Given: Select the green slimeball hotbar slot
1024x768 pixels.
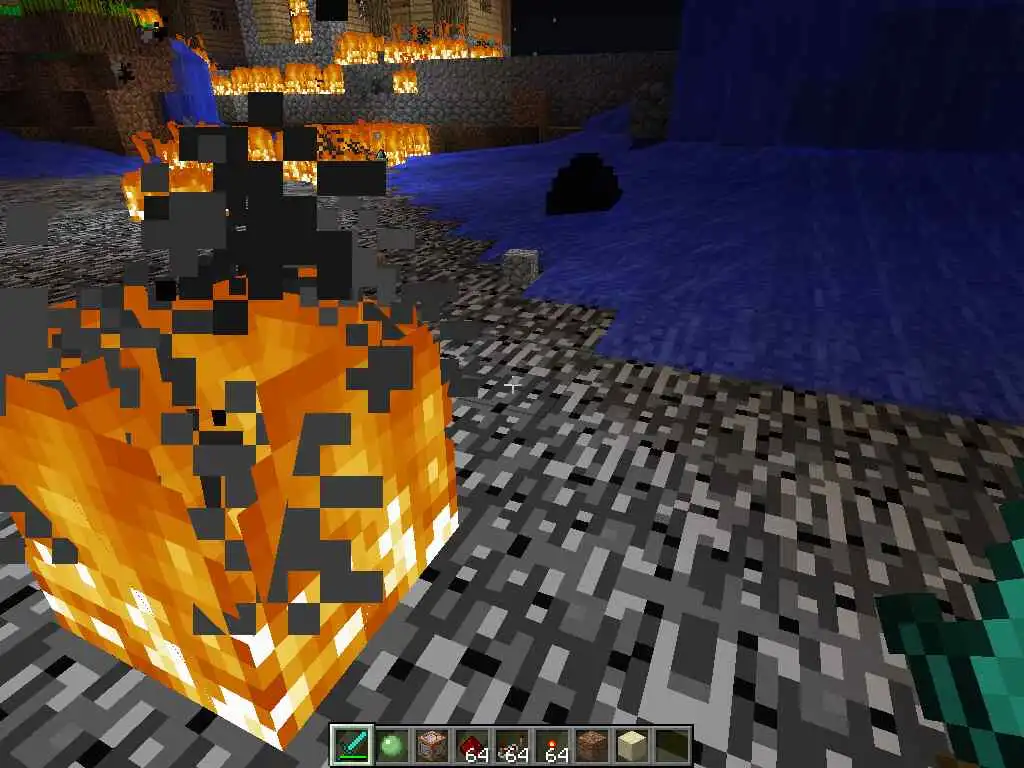Looking at the screenshot, I should 392,745.
